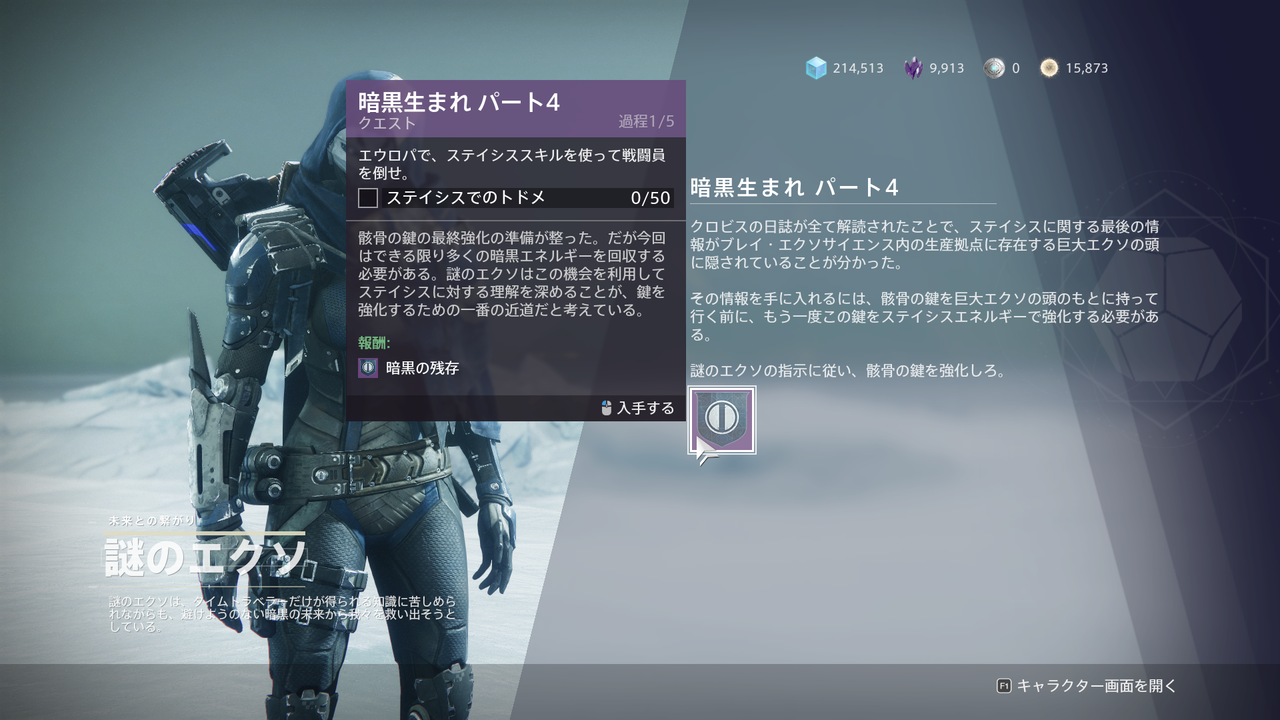Select the Legendary Shards currency icon
The image size is (1280, 720).
[912, 68]
